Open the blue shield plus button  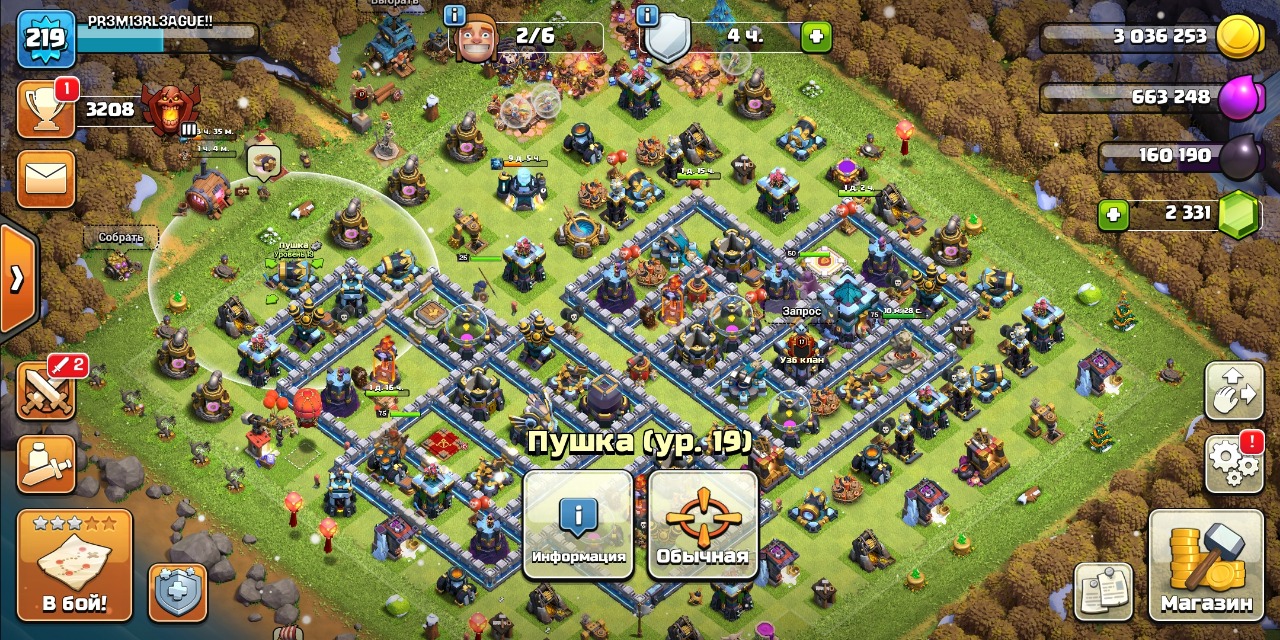pyautogui.click(x=178, y=592)
